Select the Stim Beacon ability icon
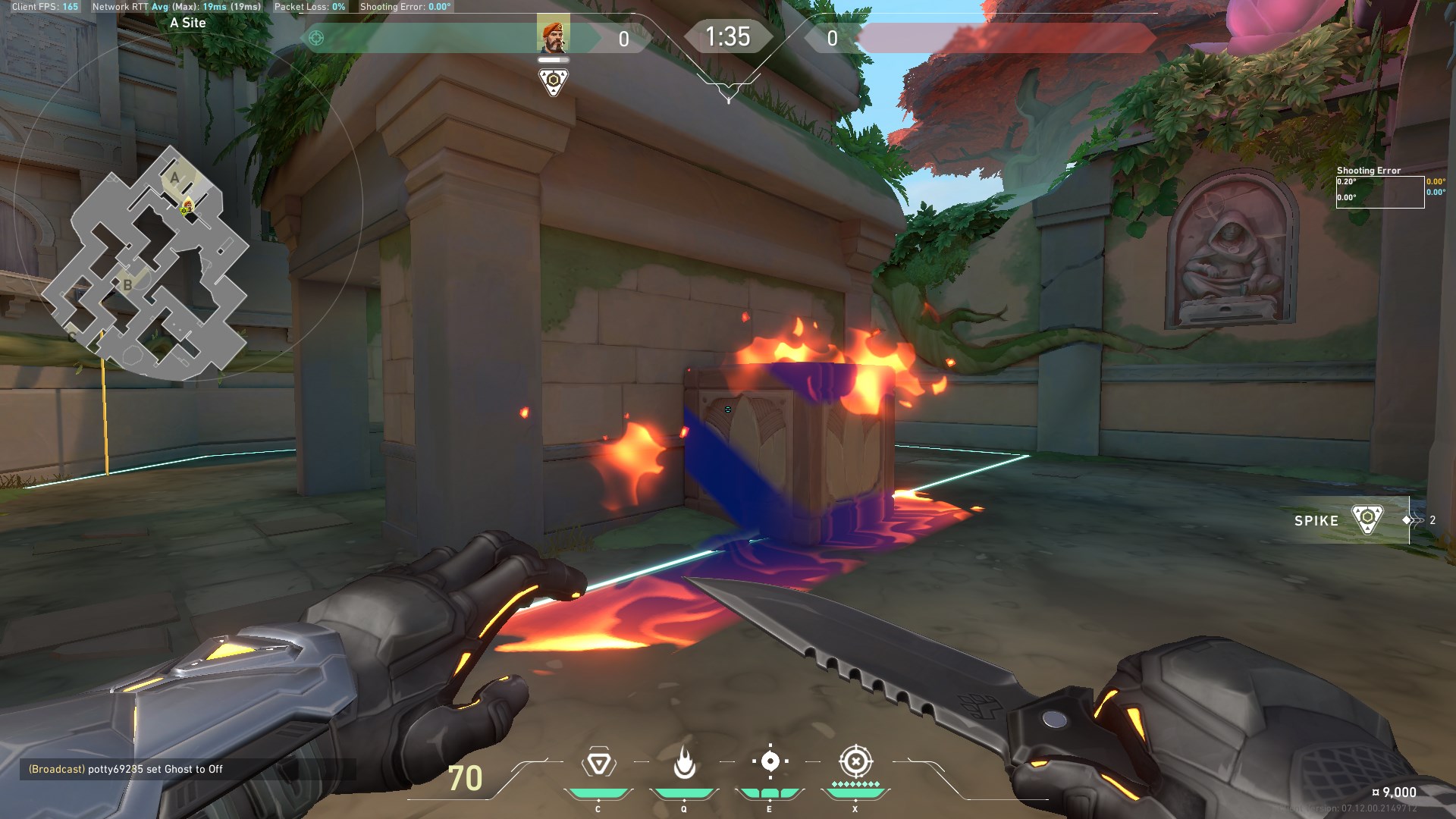 (x=598, y=763)
